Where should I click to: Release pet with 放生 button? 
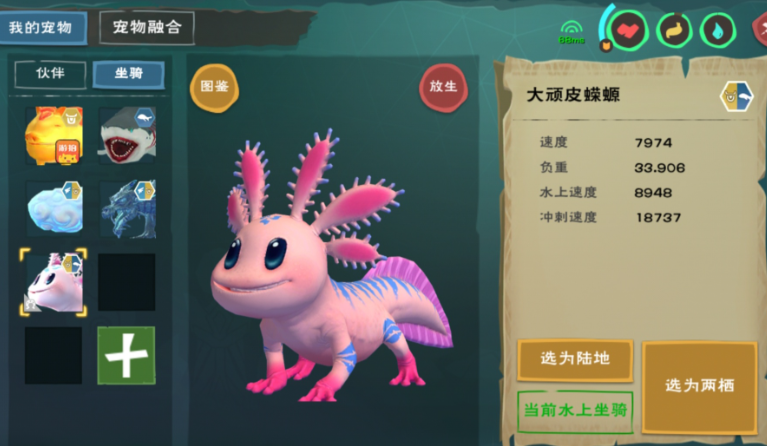coord(443,87)
